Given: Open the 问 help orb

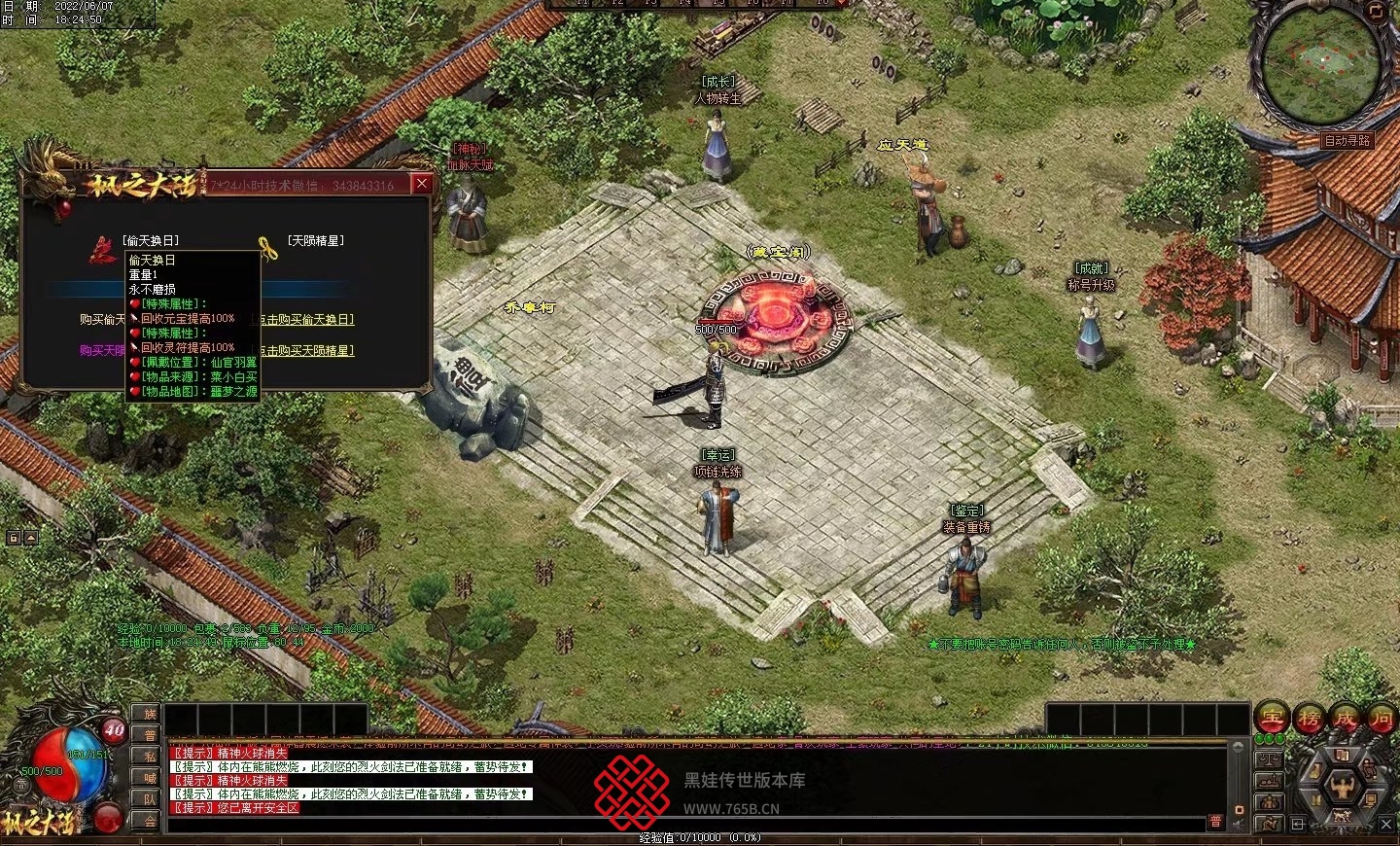Looking at the screenshot, I should tap(1382, 719).
